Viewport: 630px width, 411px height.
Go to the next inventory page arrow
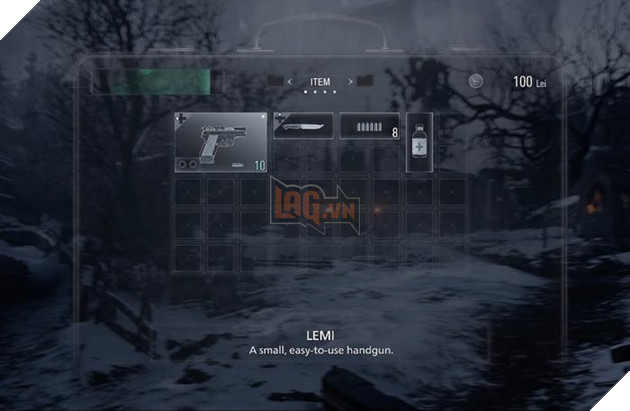tap(349, 81)
